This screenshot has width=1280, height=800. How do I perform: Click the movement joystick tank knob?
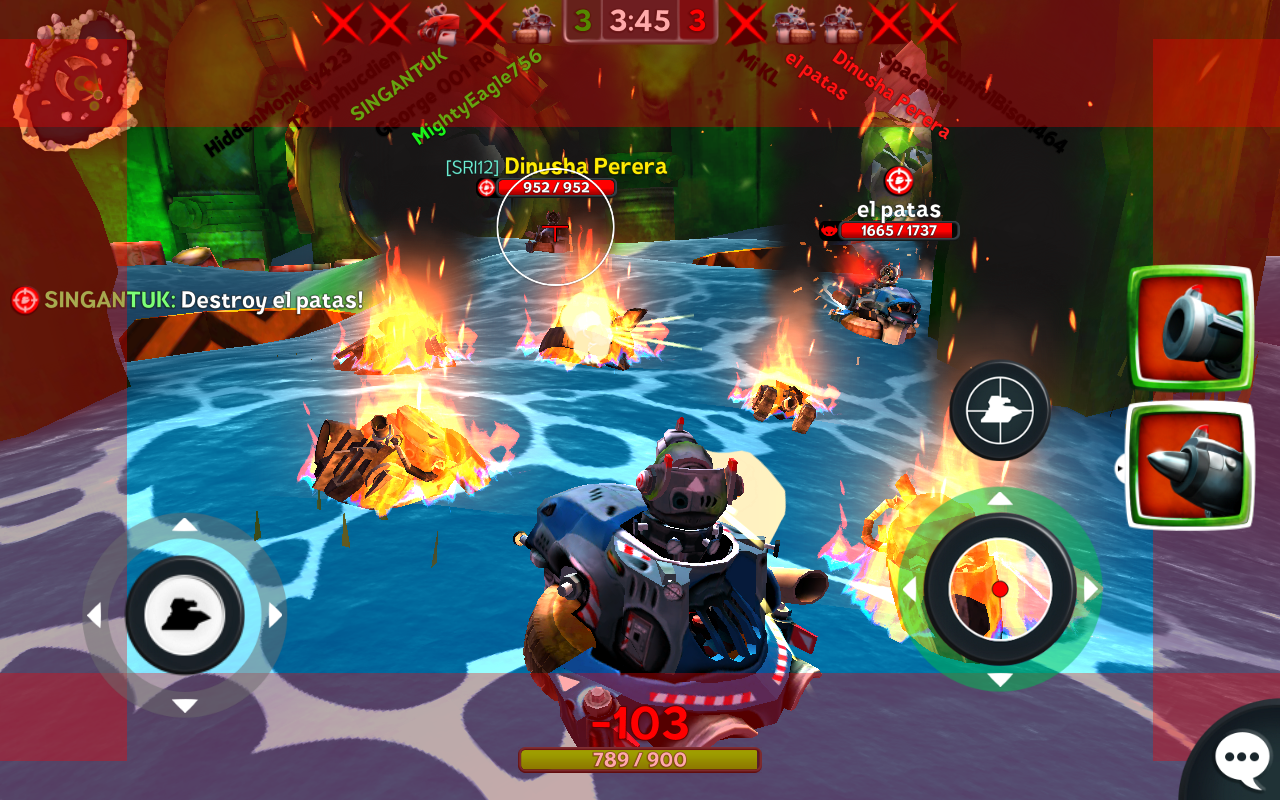pos(185,615)
